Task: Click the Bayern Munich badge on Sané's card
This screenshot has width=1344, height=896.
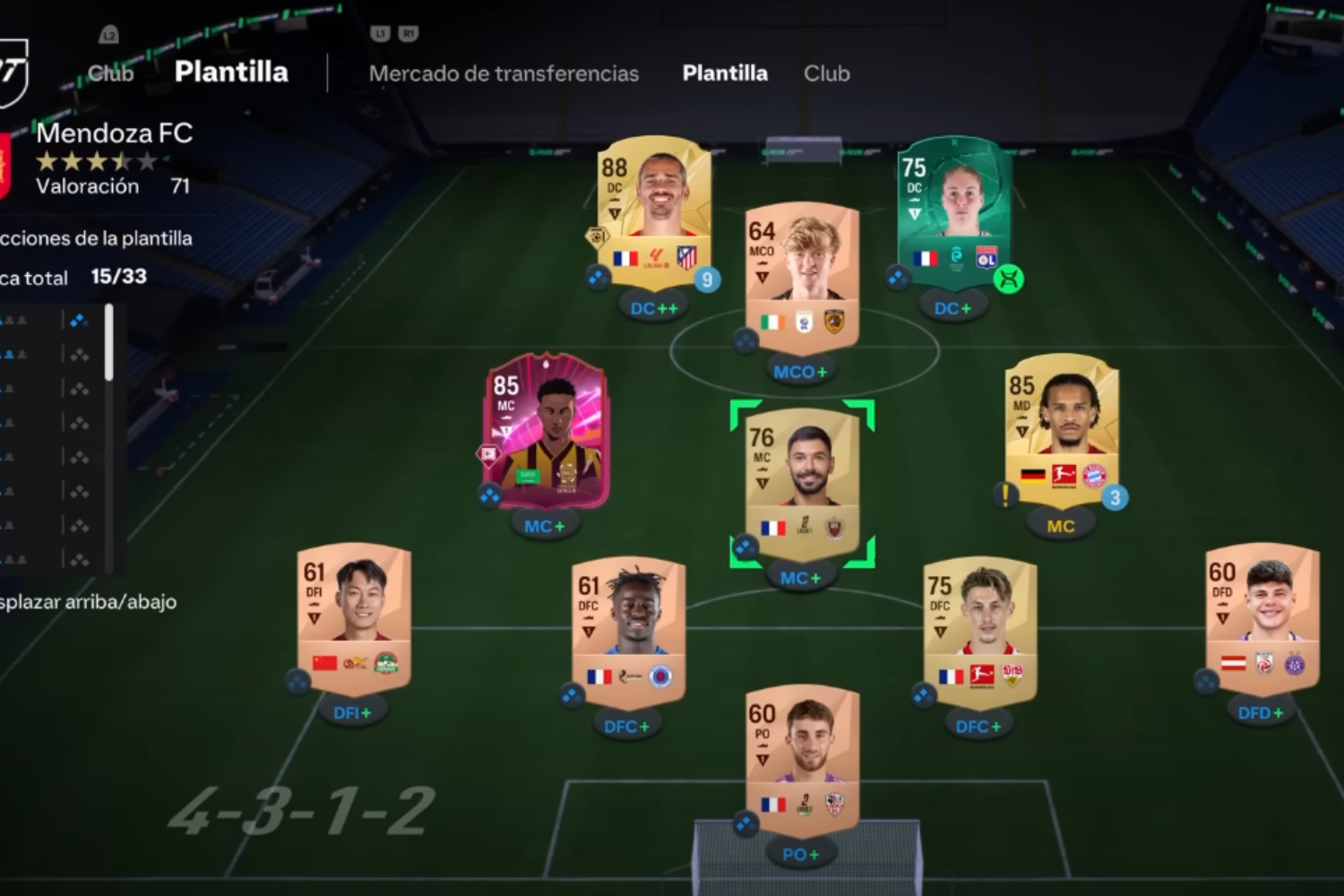Action: click(1096, 475)
